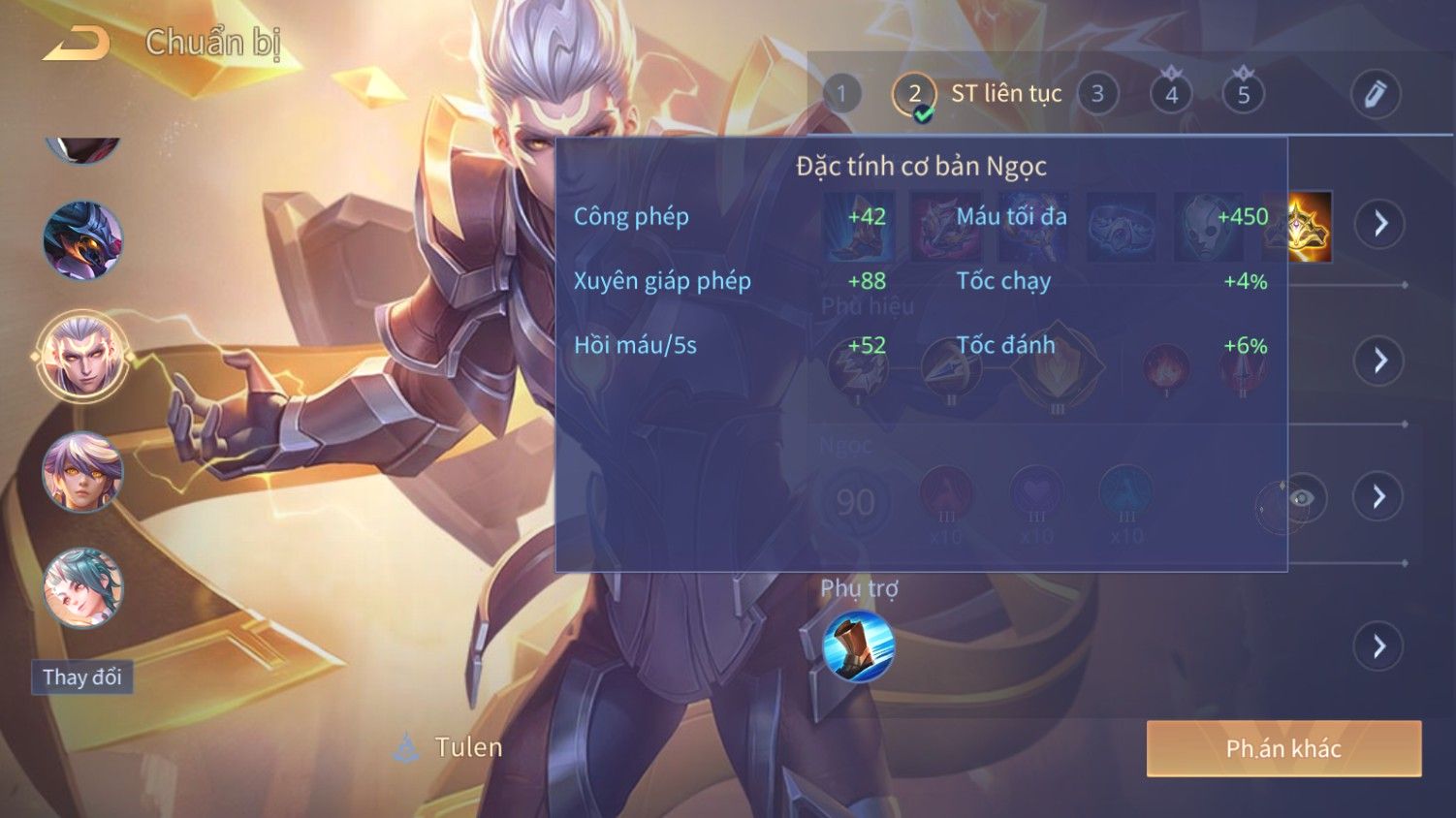This screenshot has width=1456, height=818.
Task: Click the Thay đổi hero button
Action: coord(82,676)
